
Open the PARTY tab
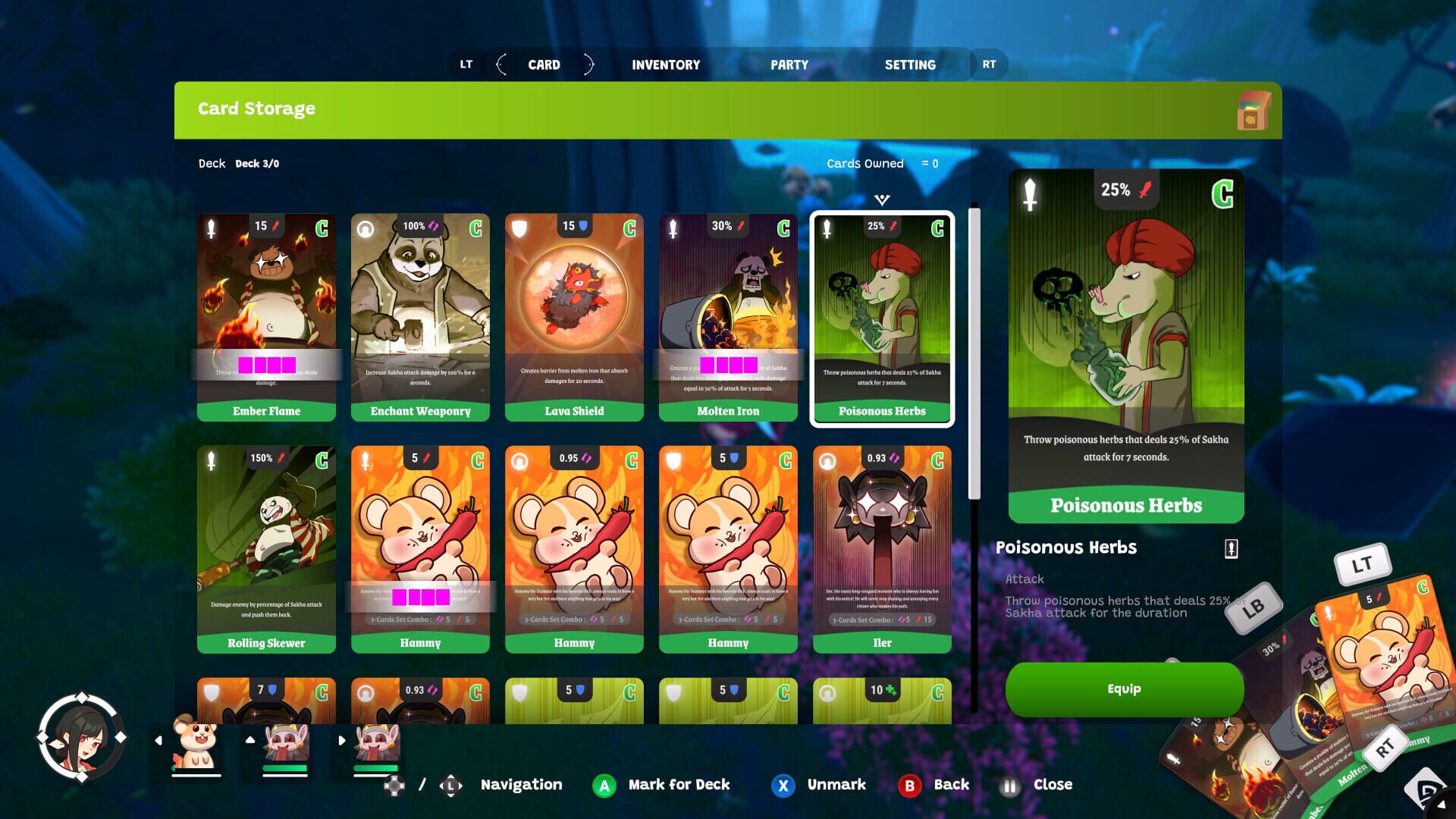[789, 64]
